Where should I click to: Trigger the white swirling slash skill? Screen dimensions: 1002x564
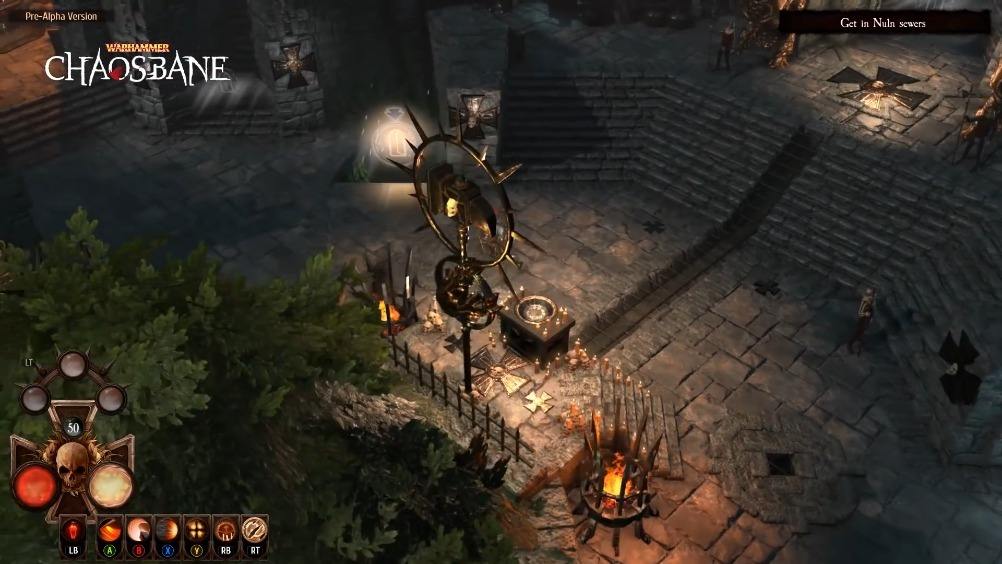(139, 530)
